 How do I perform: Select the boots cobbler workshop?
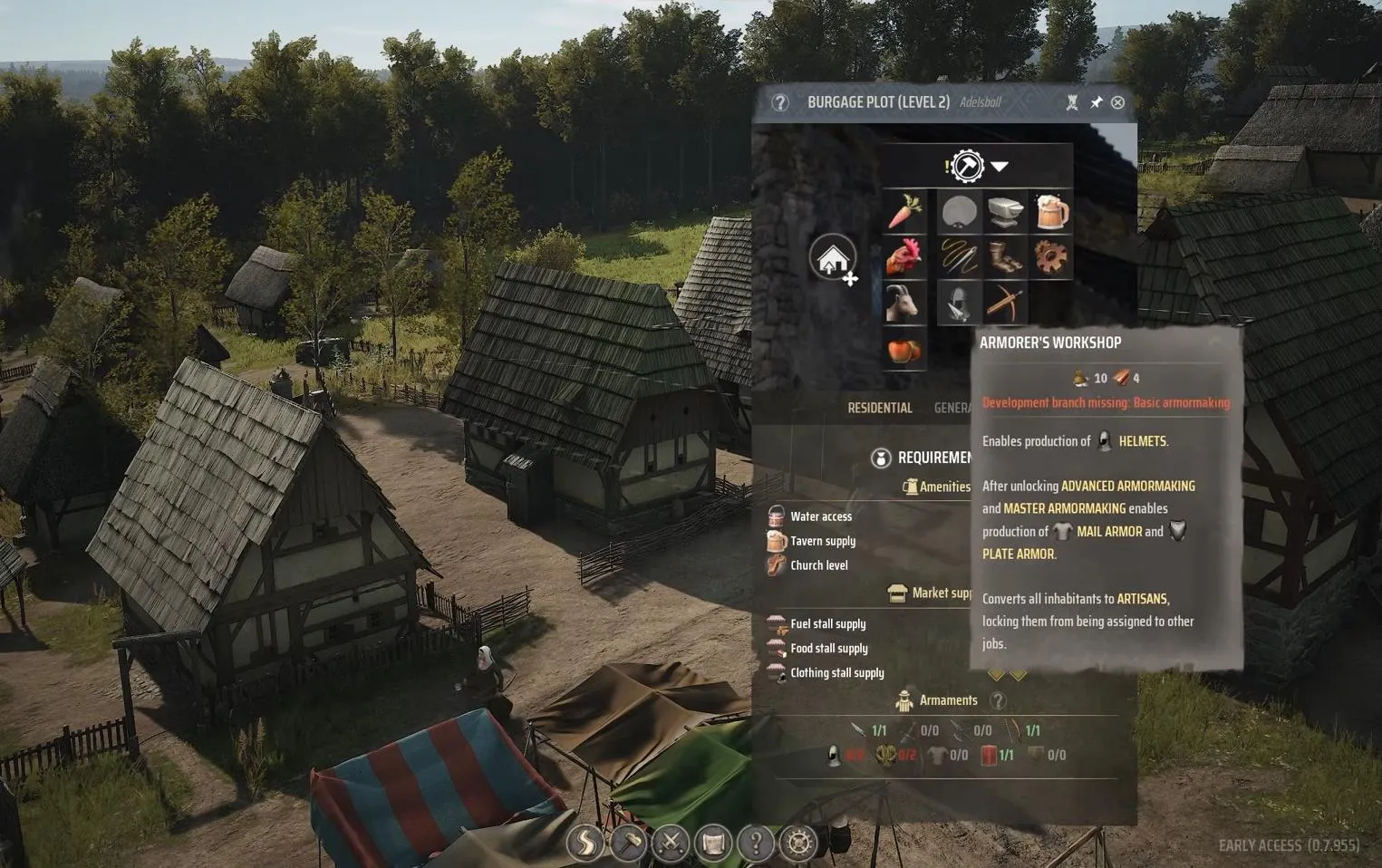(x=1005, y=257)
